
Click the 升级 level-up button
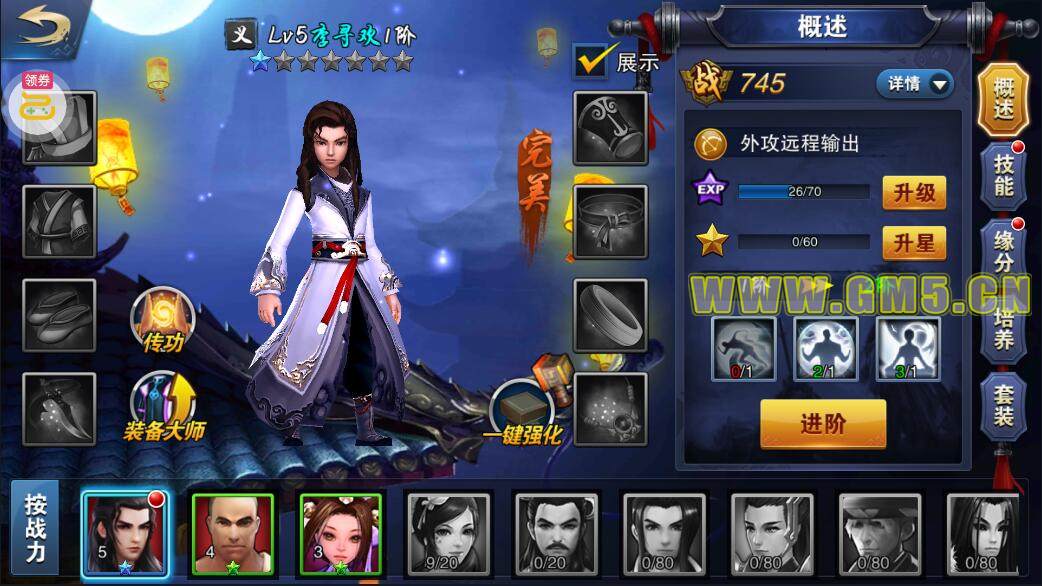[913, 192]
